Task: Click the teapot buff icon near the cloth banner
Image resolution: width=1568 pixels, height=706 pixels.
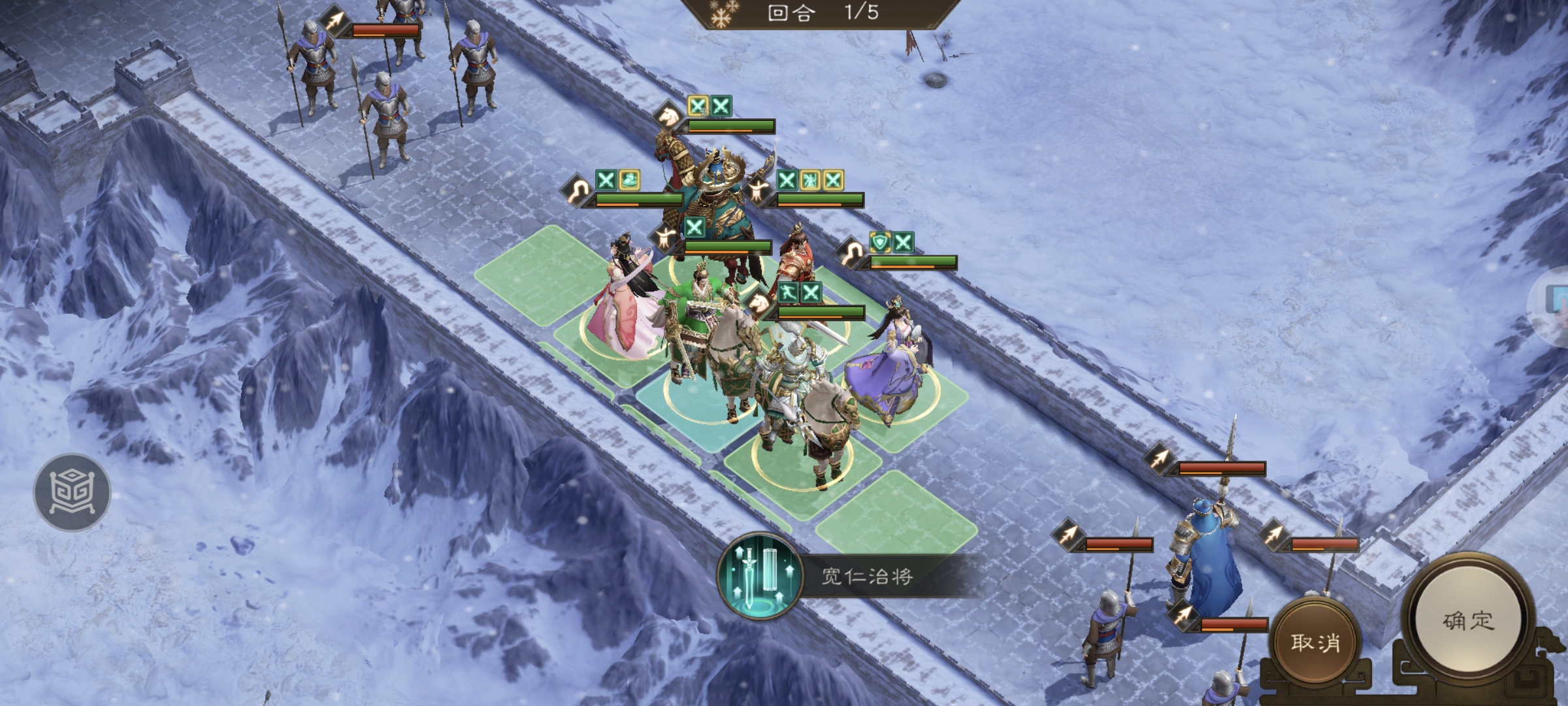Action: coord(629,179)
